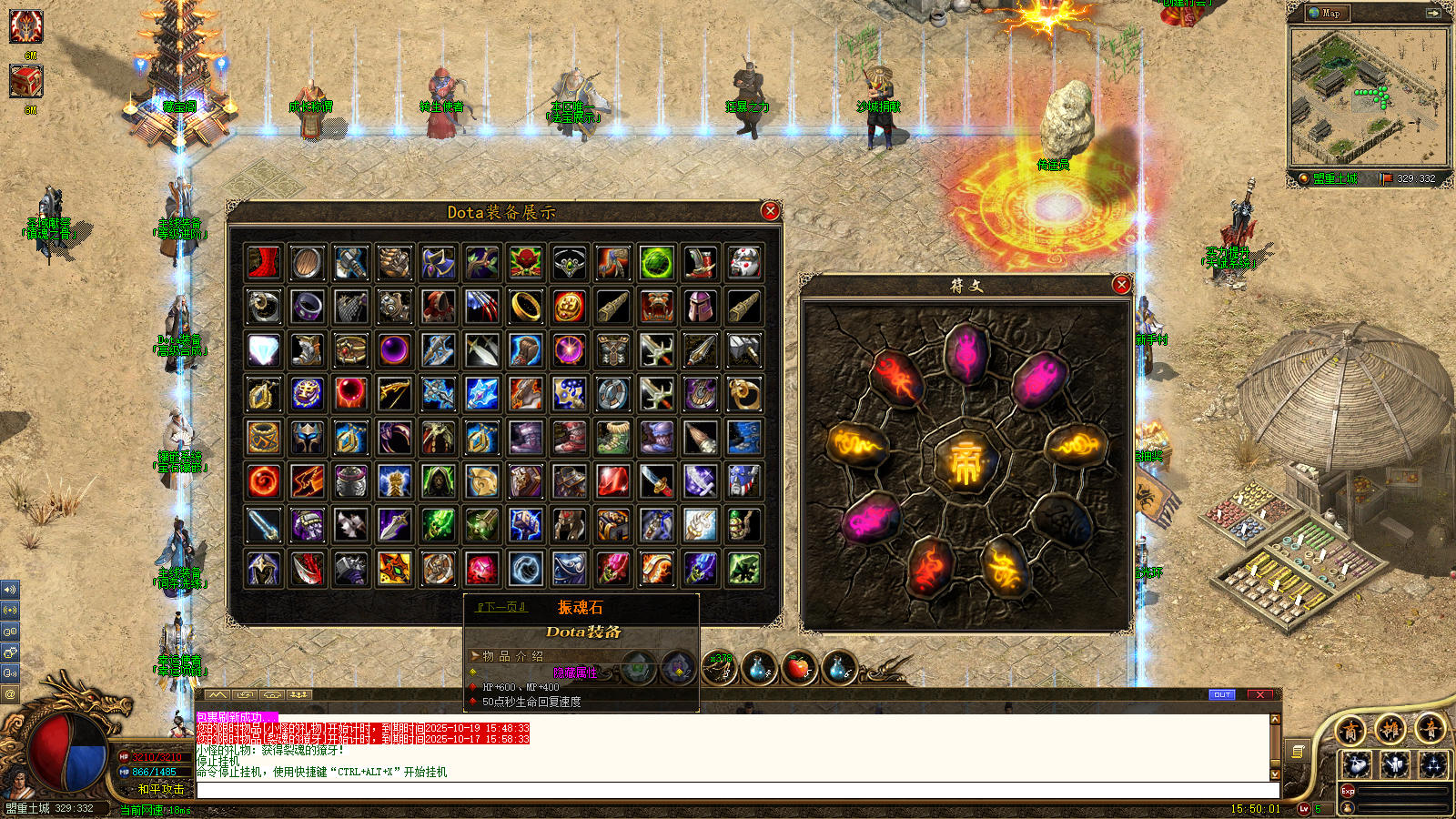Click the blue OUT button on chat bar
Image resolution: width=1456 pixels, height=819 pixels.
pos(1222,694)
